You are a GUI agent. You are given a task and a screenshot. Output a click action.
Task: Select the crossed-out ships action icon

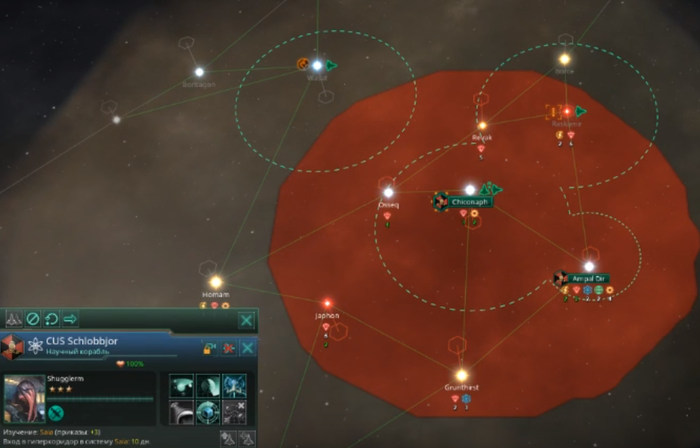[234, 412]
